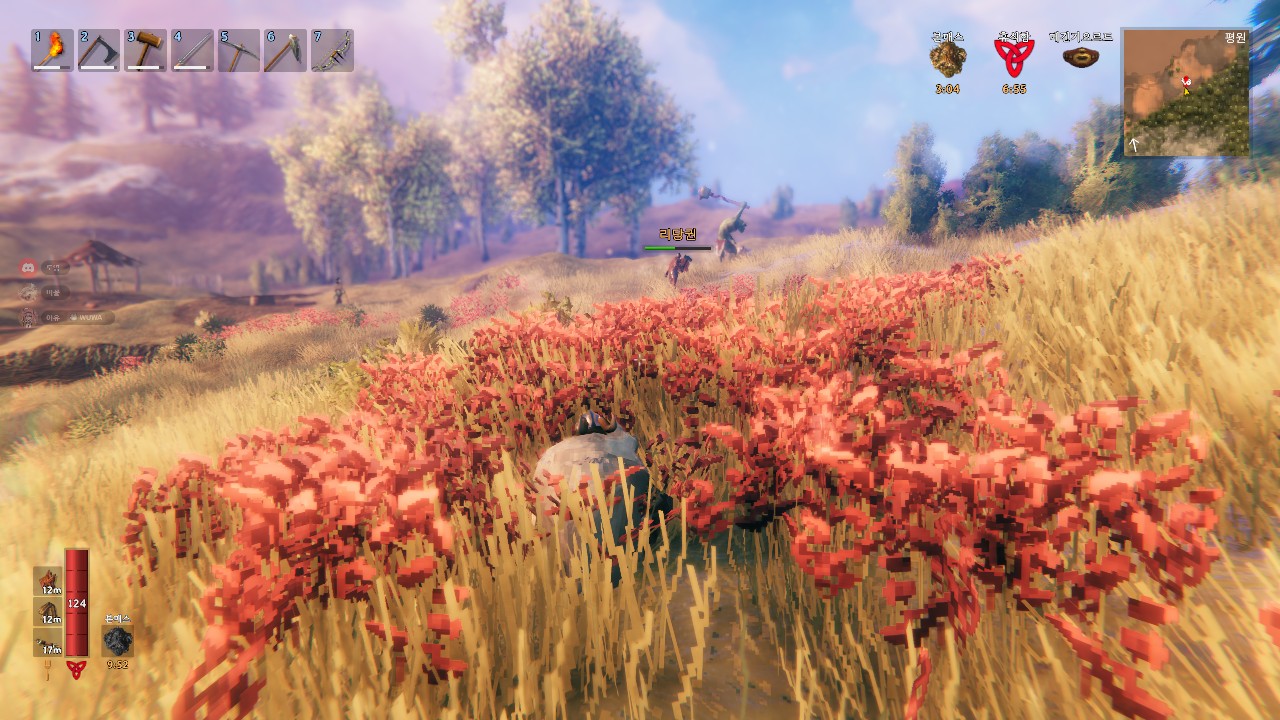
Task: Choose the spear in hotbar slot 4
Action: [192, 50]
